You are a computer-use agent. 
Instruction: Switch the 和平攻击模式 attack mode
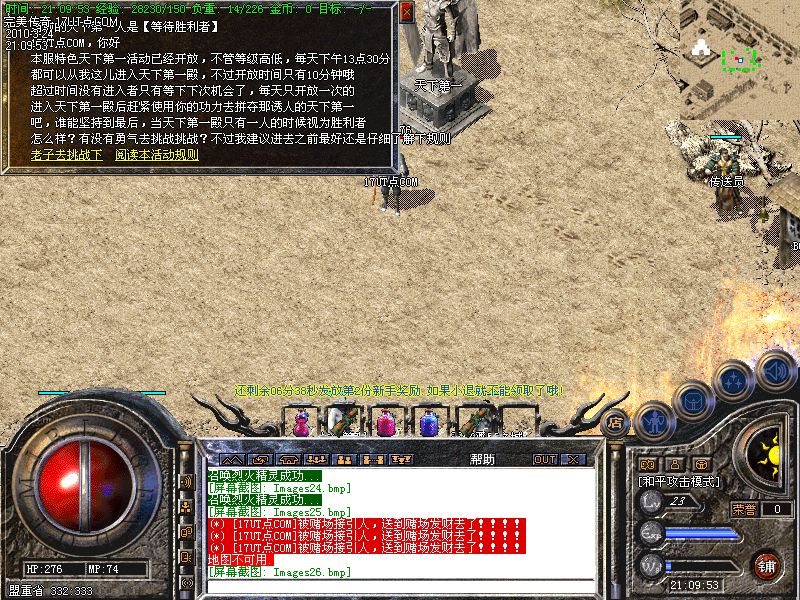[x=680, y=481]
